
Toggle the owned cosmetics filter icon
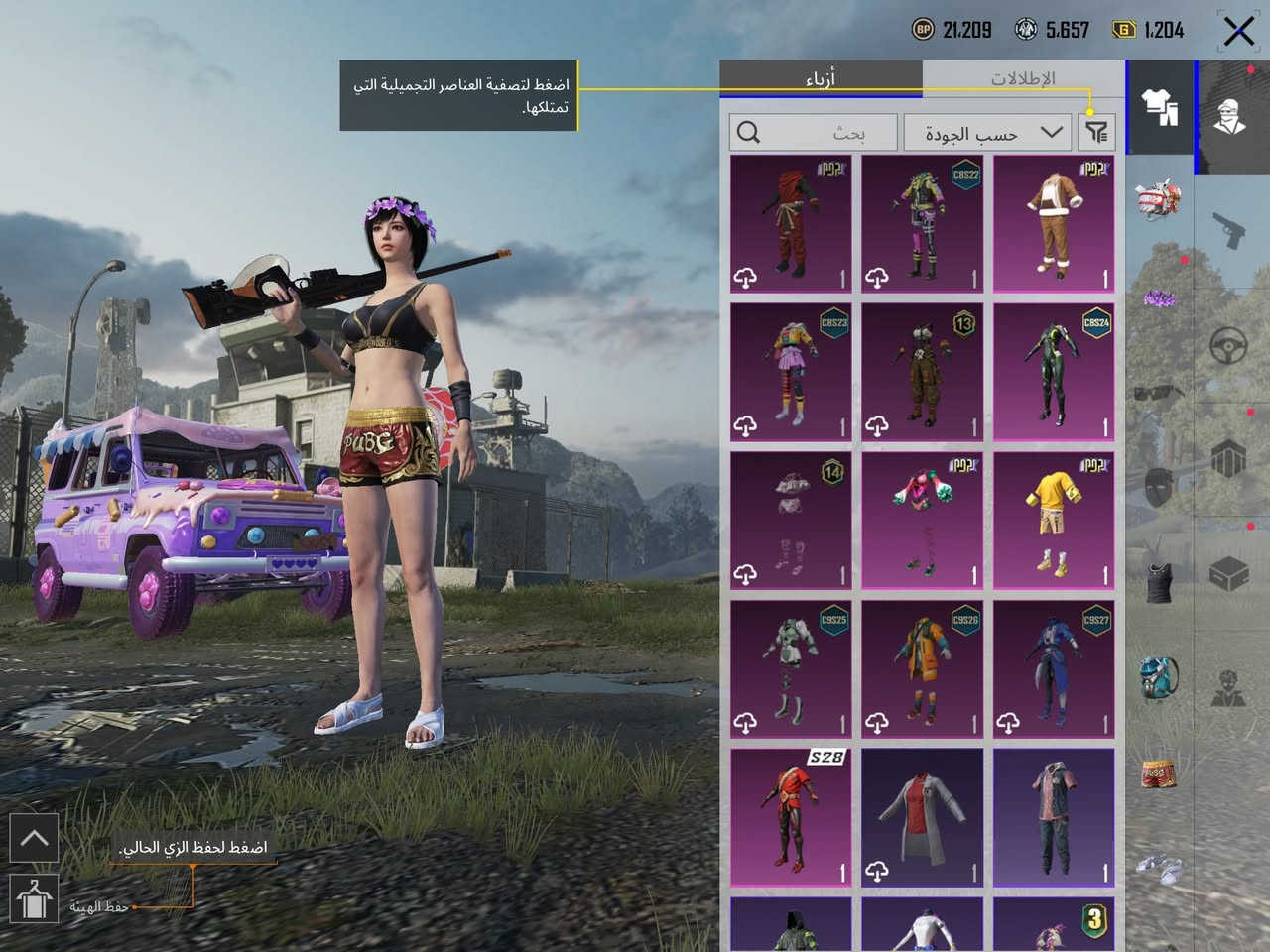tap(1096, 133)
